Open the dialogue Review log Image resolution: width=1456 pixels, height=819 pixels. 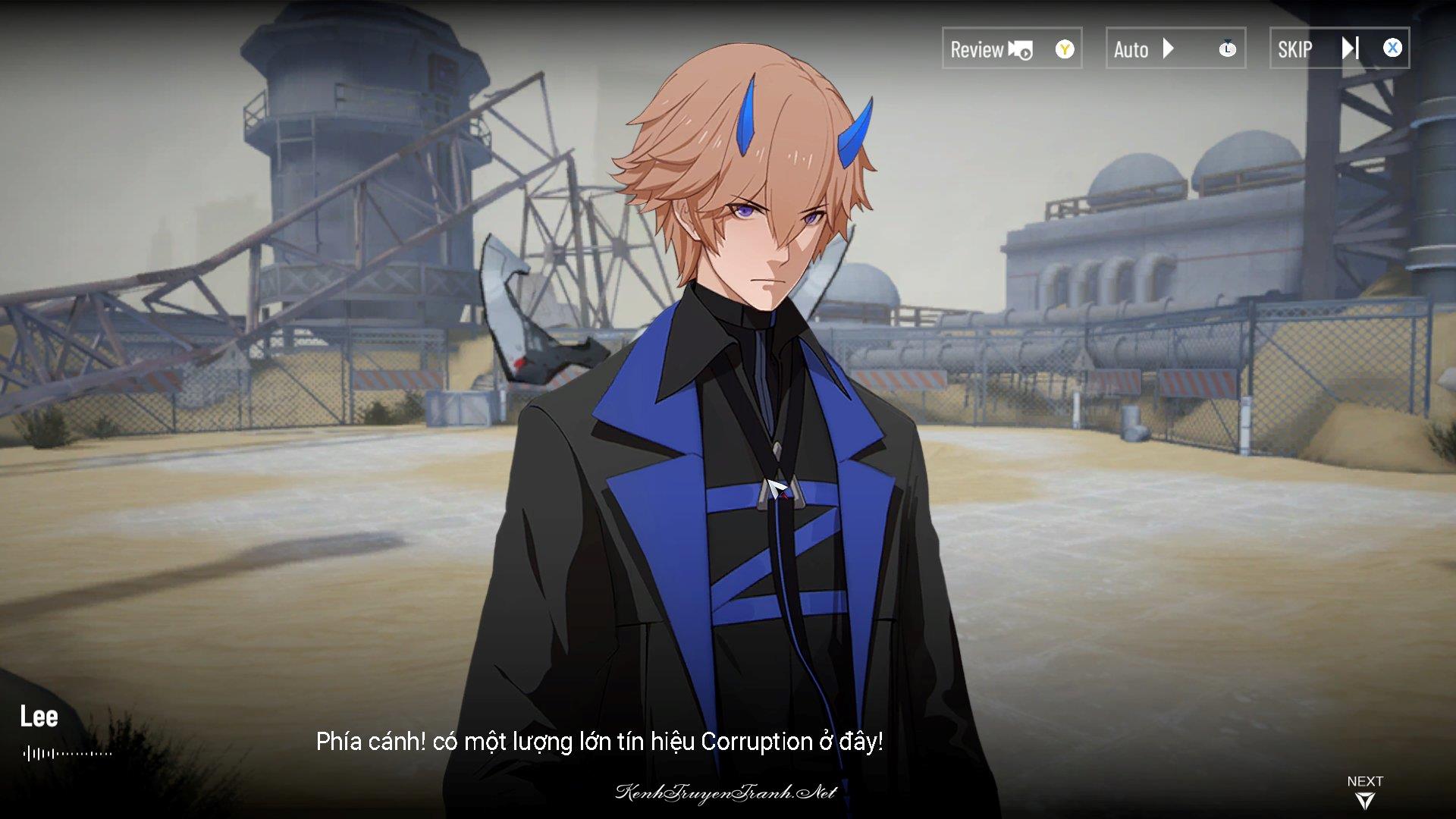click(1011, 49)
